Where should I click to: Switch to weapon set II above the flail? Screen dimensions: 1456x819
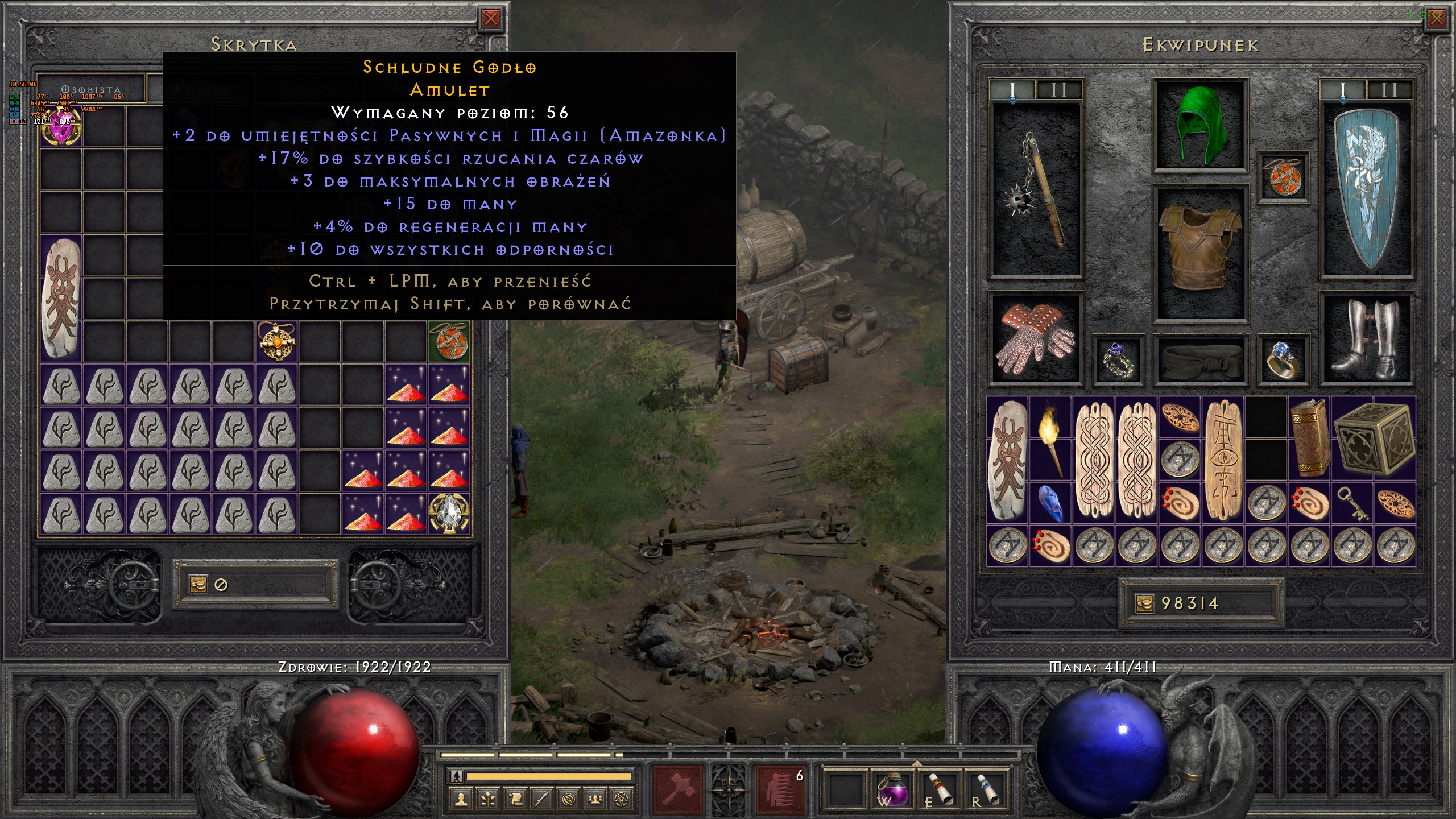pyautogui.click(x=1058, y=90)
